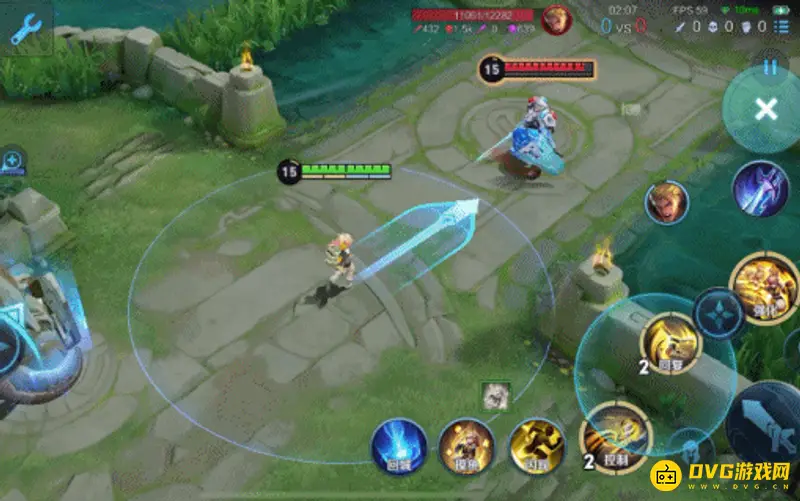
Task: Activate the blue shuriken star button
Action: (718, 314)
